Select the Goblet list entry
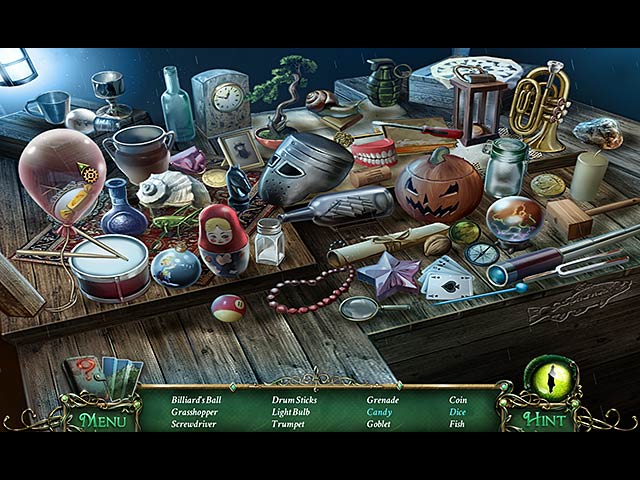 [381, 423]
